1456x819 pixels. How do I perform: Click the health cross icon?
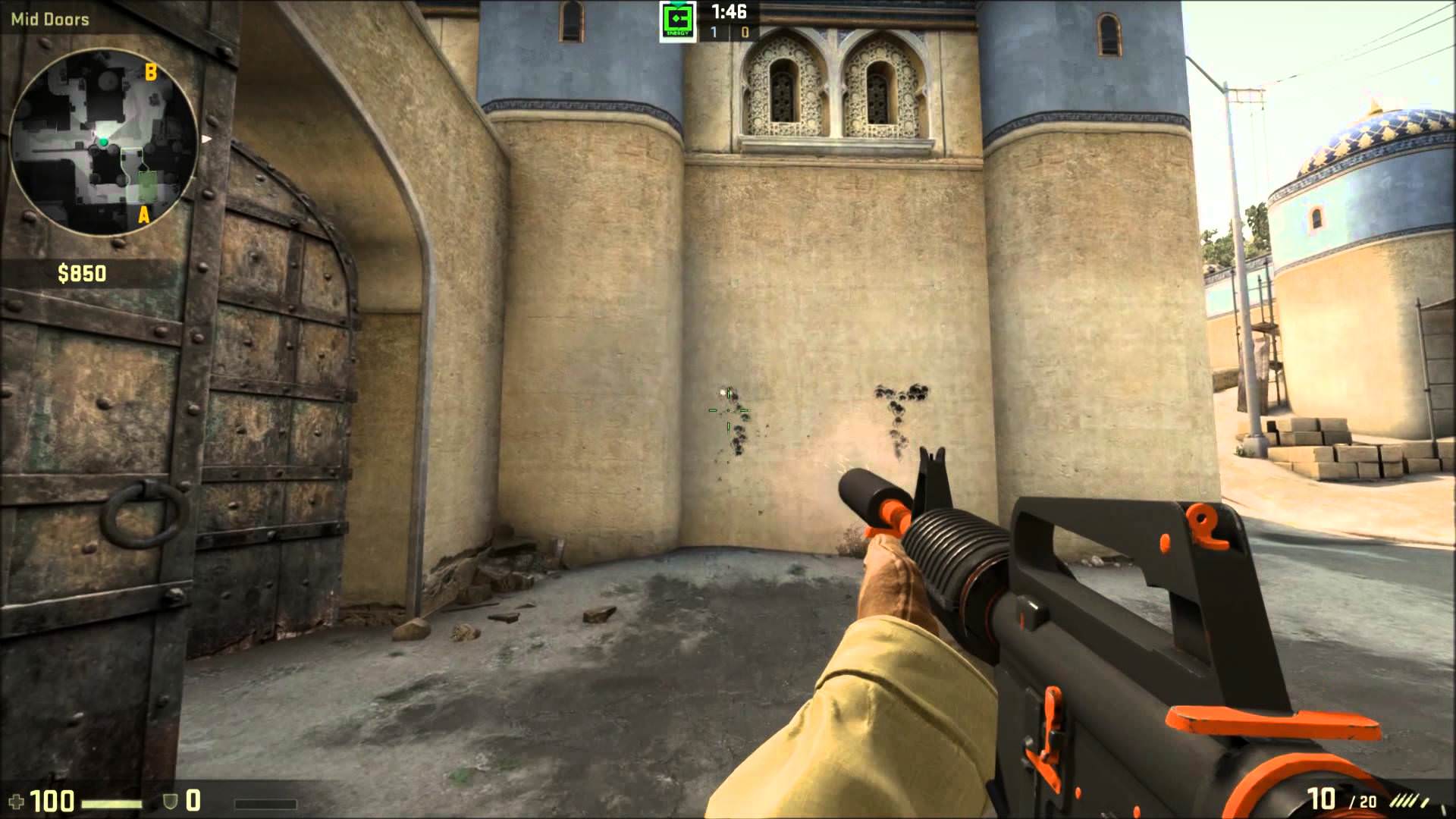tap(15, 801)
